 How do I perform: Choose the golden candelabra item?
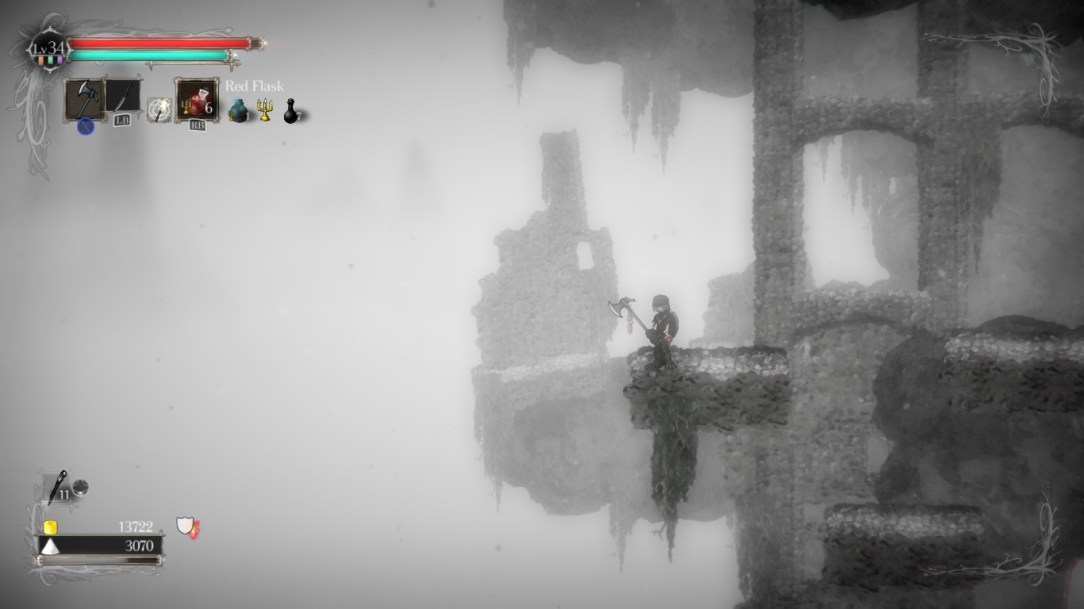click(265, 110)
